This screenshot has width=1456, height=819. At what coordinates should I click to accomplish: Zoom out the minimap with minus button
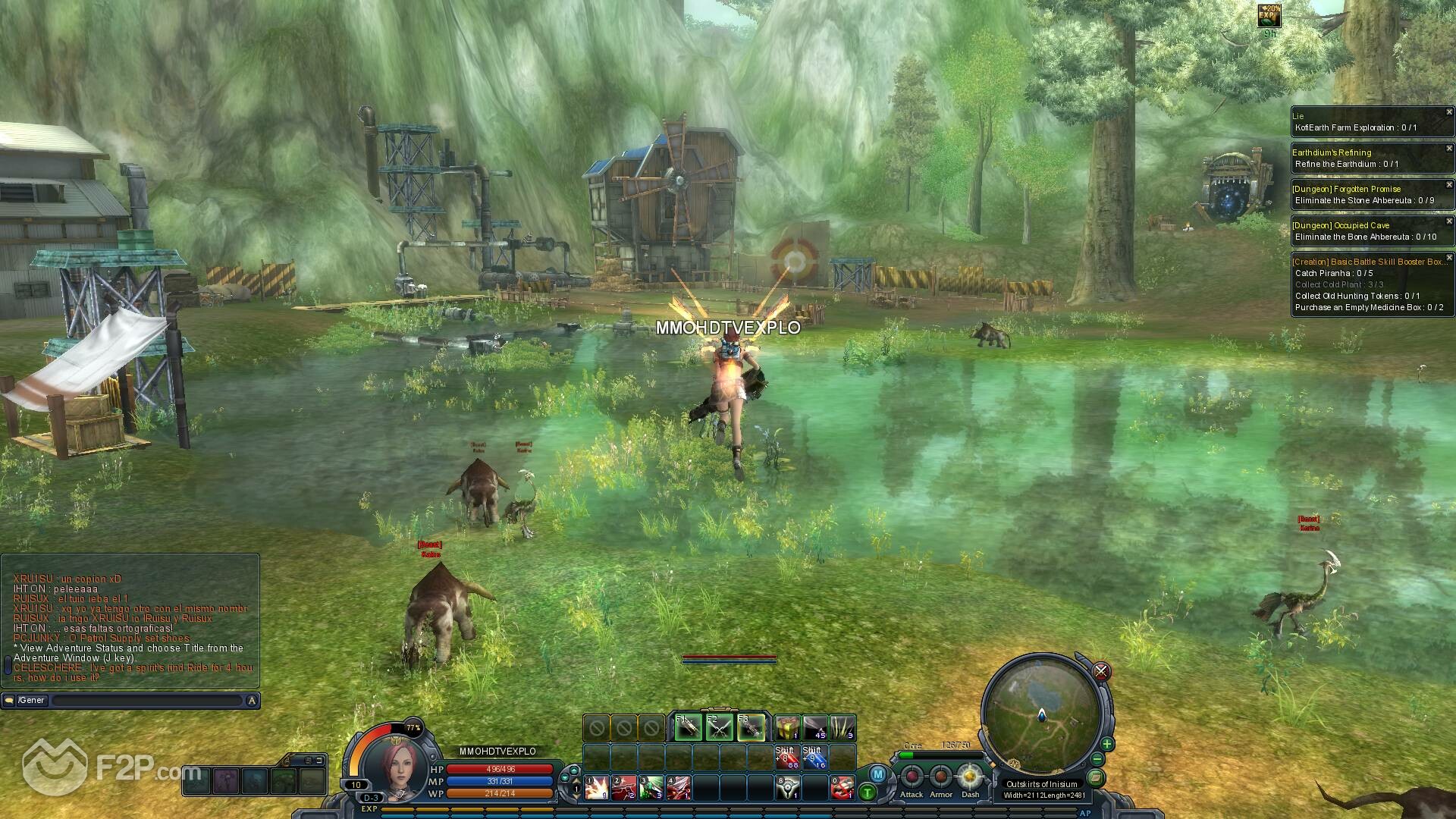[x=1097, y=760]
